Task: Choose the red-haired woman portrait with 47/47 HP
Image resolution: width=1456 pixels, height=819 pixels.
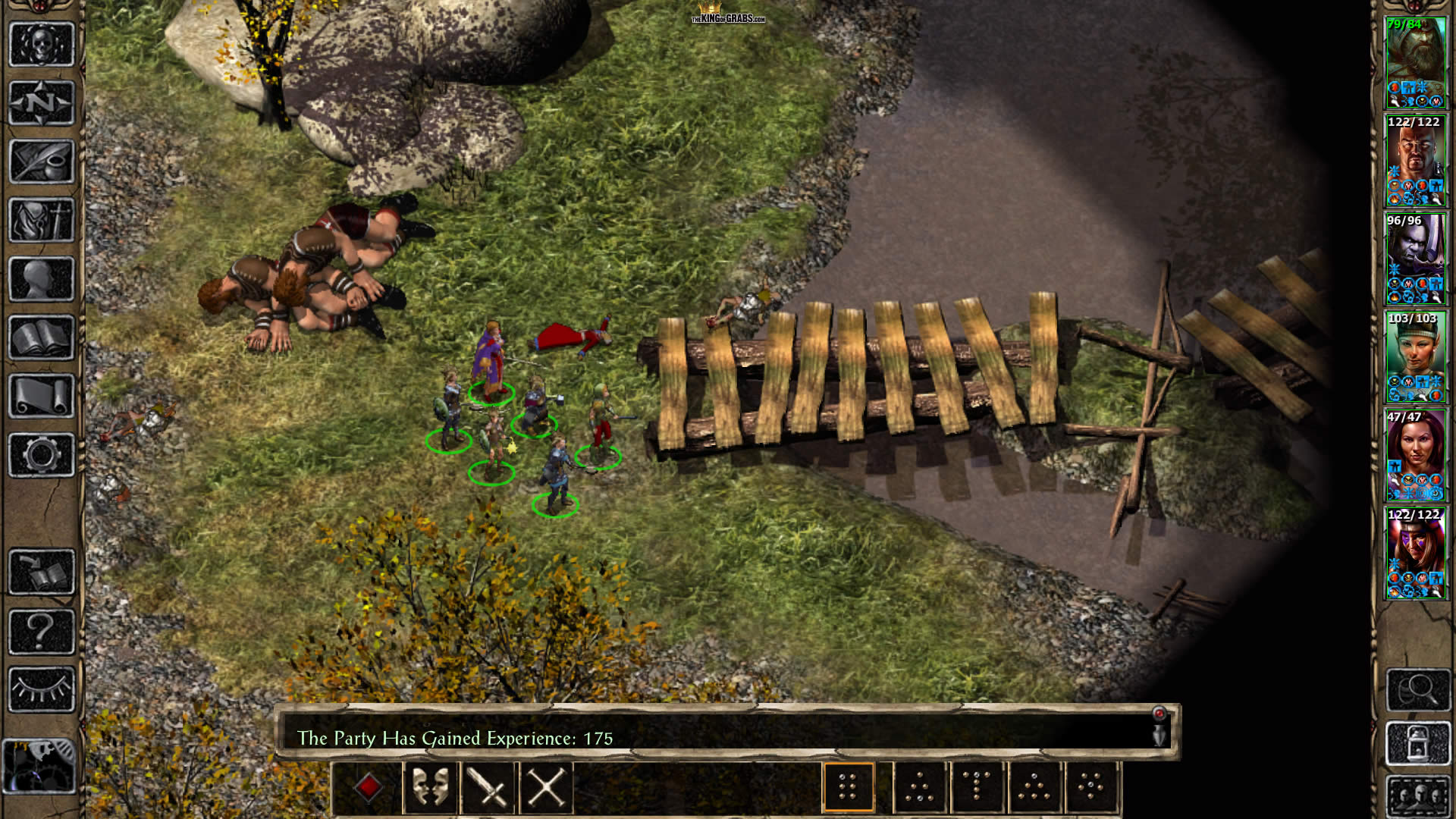Action: point(1415,455)
